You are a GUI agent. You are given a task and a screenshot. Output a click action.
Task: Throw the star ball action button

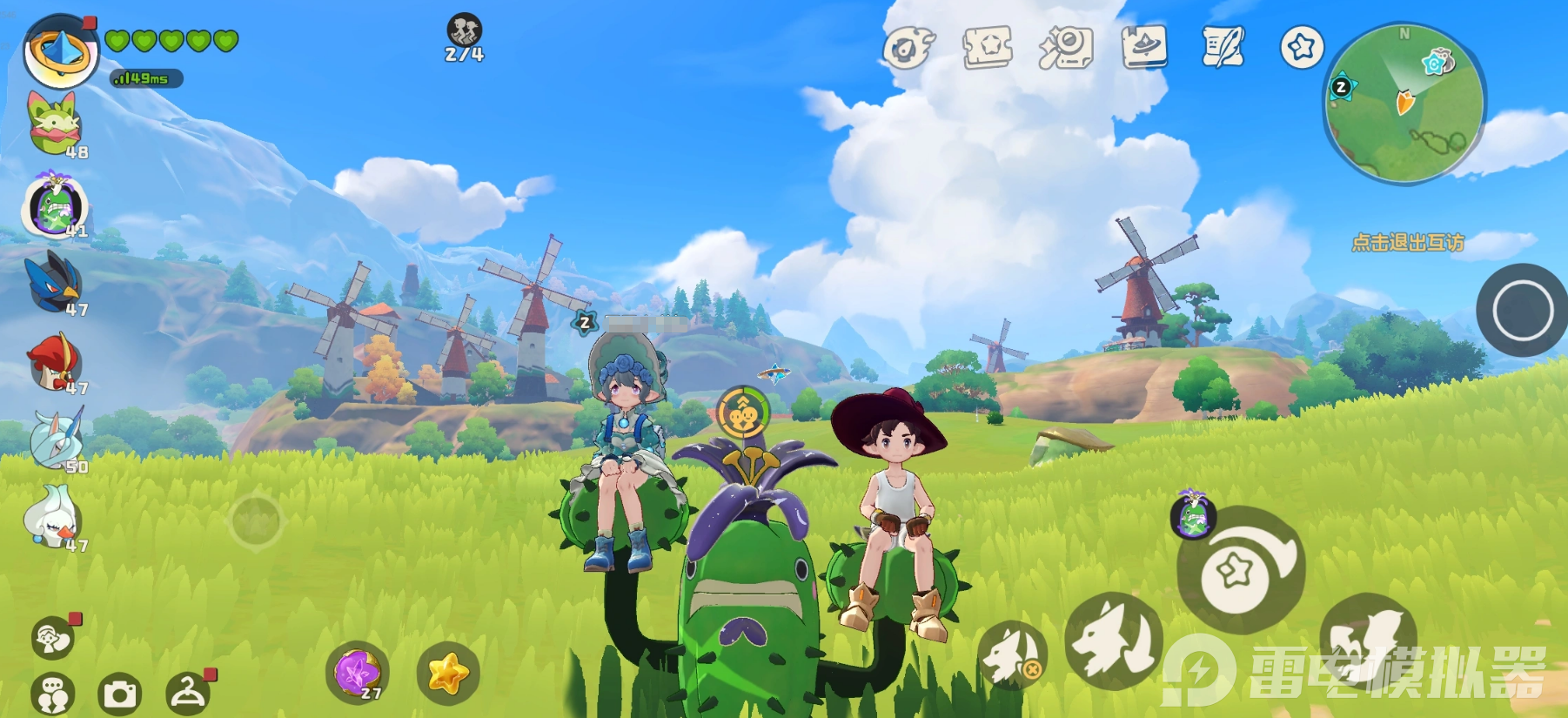tap(1239, 571)
